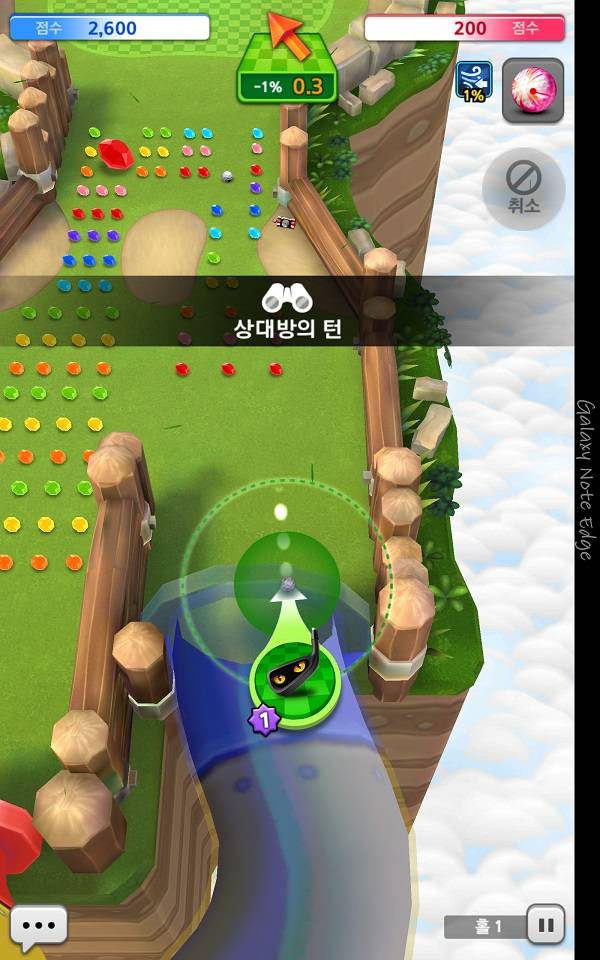Tap the wind 1% power-up icon
600x960 pixels.
point(473,80)
